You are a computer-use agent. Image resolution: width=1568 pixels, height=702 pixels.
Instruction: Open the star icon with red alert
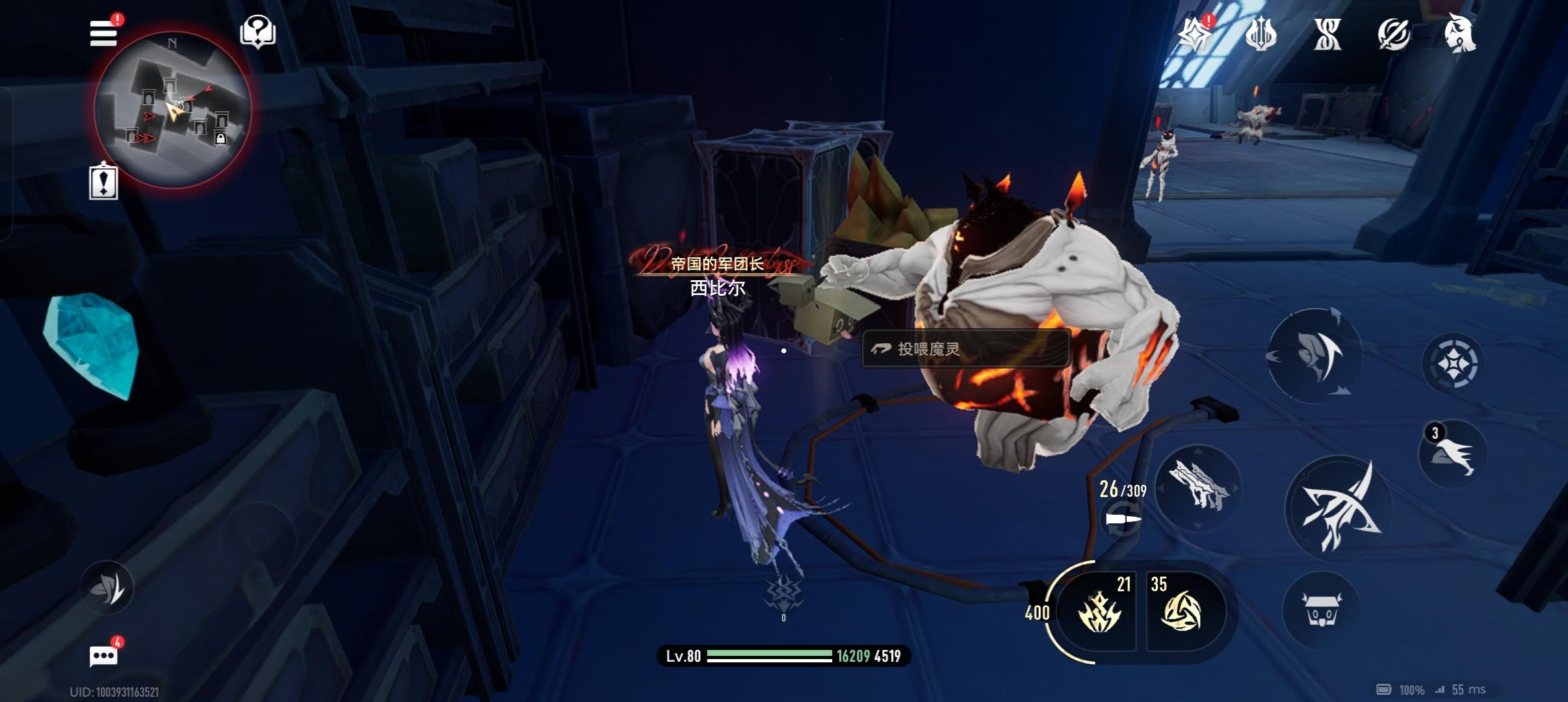(x=1195, y=34)
